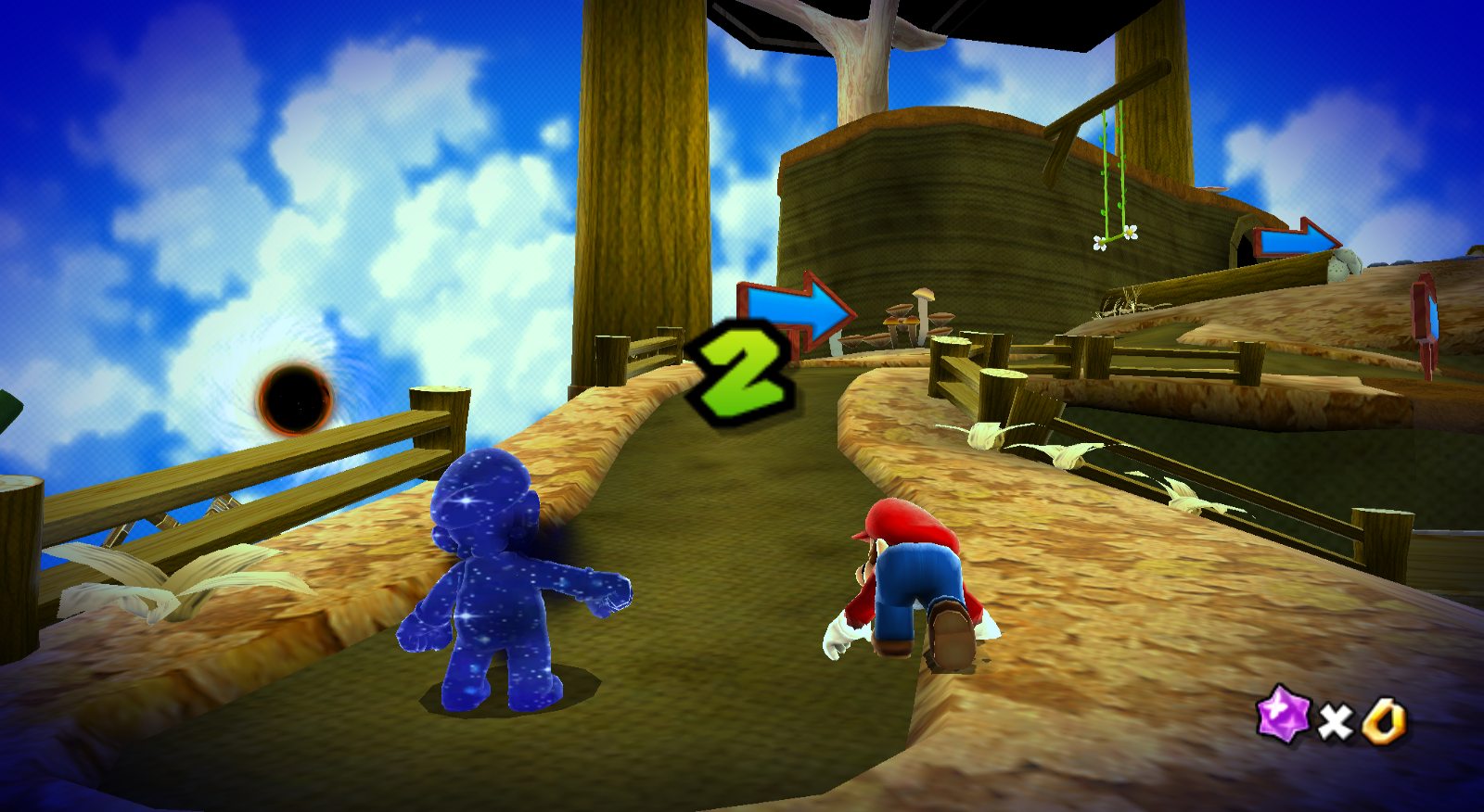The width and height of the screenshot is (1484, 812).
Task: Select the gold Coin icon
Action: point(1382,720)
